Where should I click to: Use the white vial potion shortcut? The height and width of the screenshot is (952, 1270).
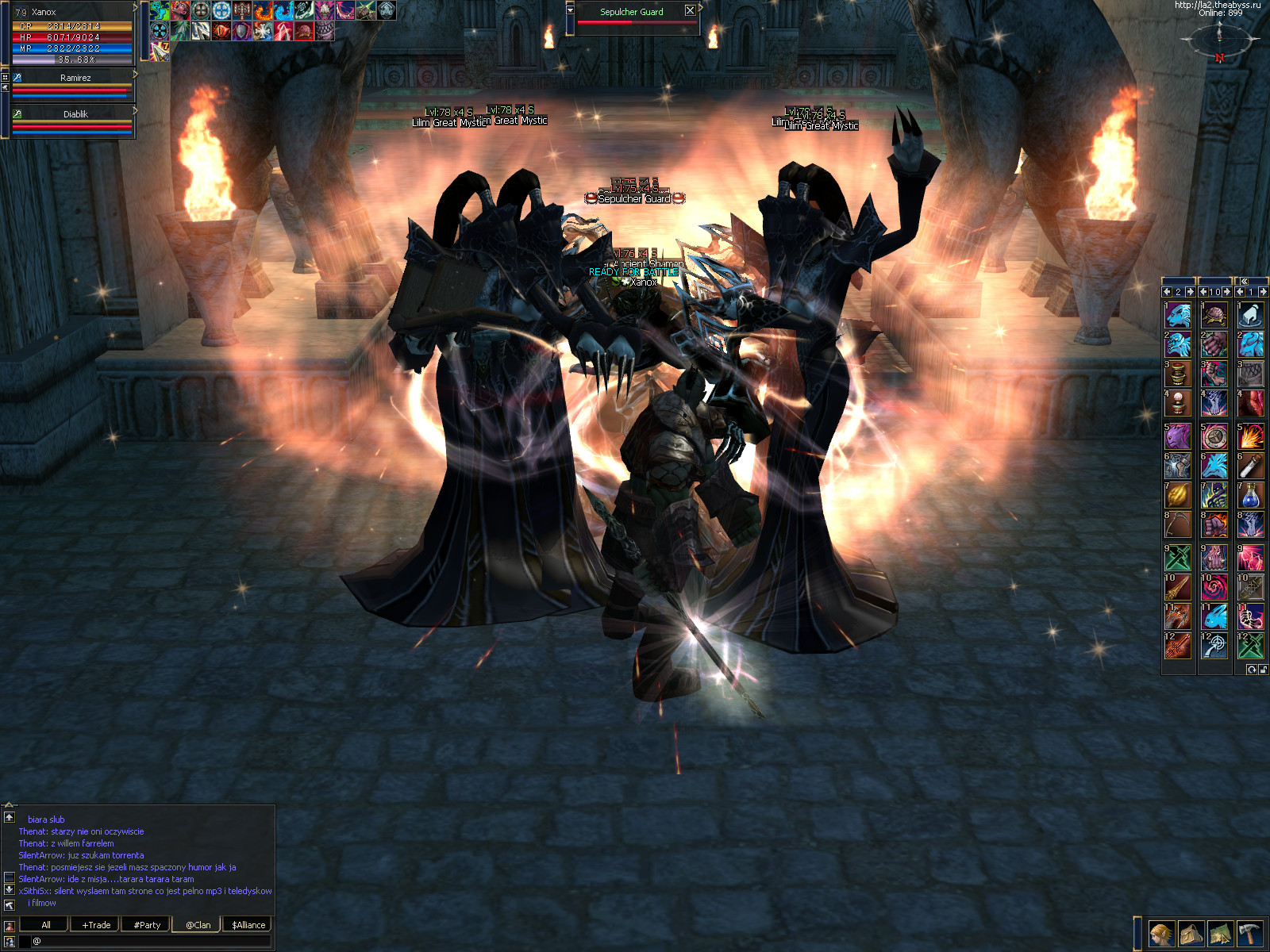tap(1250, 465)
